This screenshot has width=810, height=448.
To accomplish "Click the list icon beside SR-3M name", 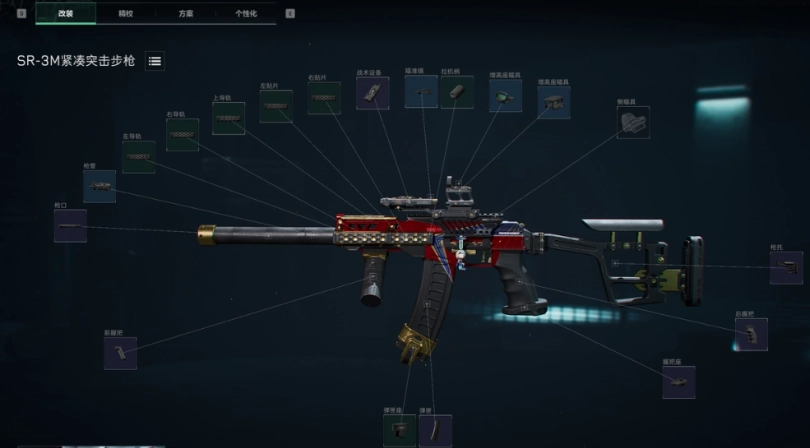I will pos(155,61).
